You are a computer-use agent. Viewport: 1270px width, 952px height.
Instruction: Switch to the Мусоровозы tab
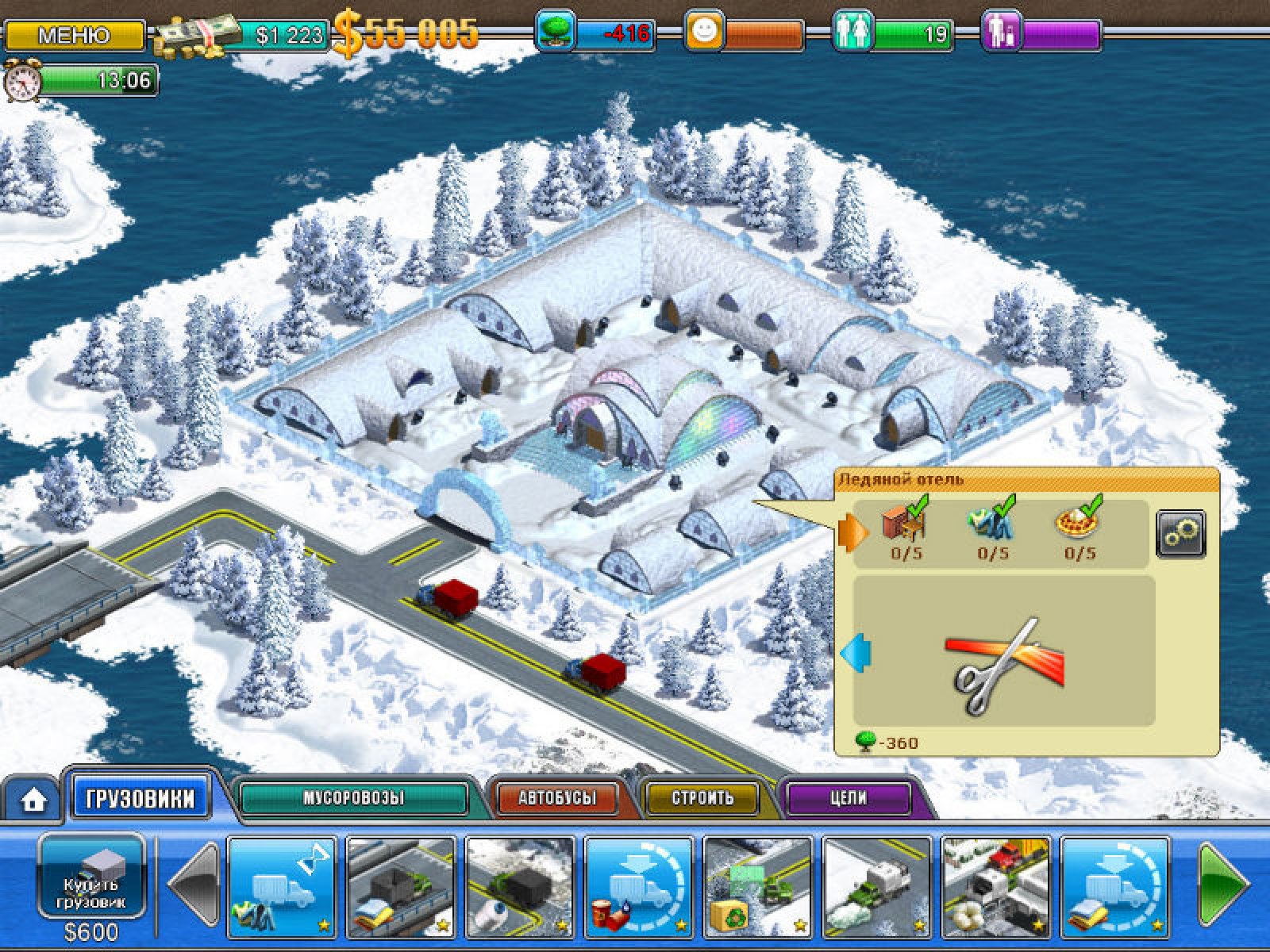pos(353,798)
